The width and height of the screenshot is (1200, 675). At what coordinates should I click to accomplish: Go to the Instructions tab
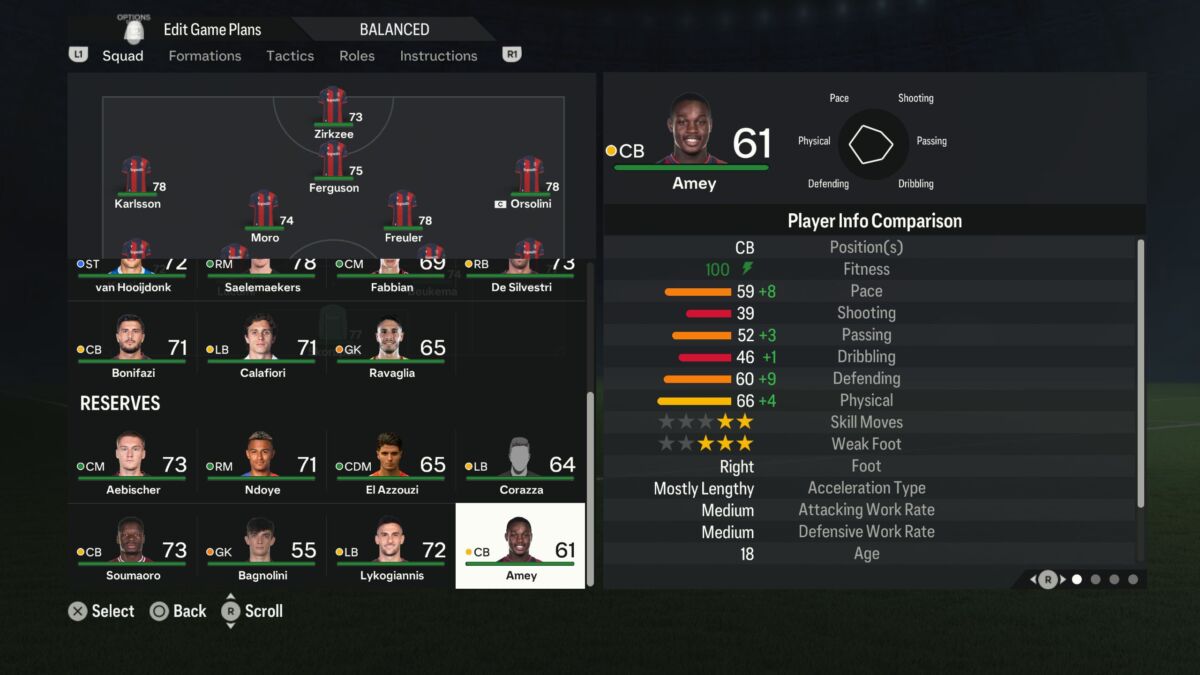coord(438,56)
